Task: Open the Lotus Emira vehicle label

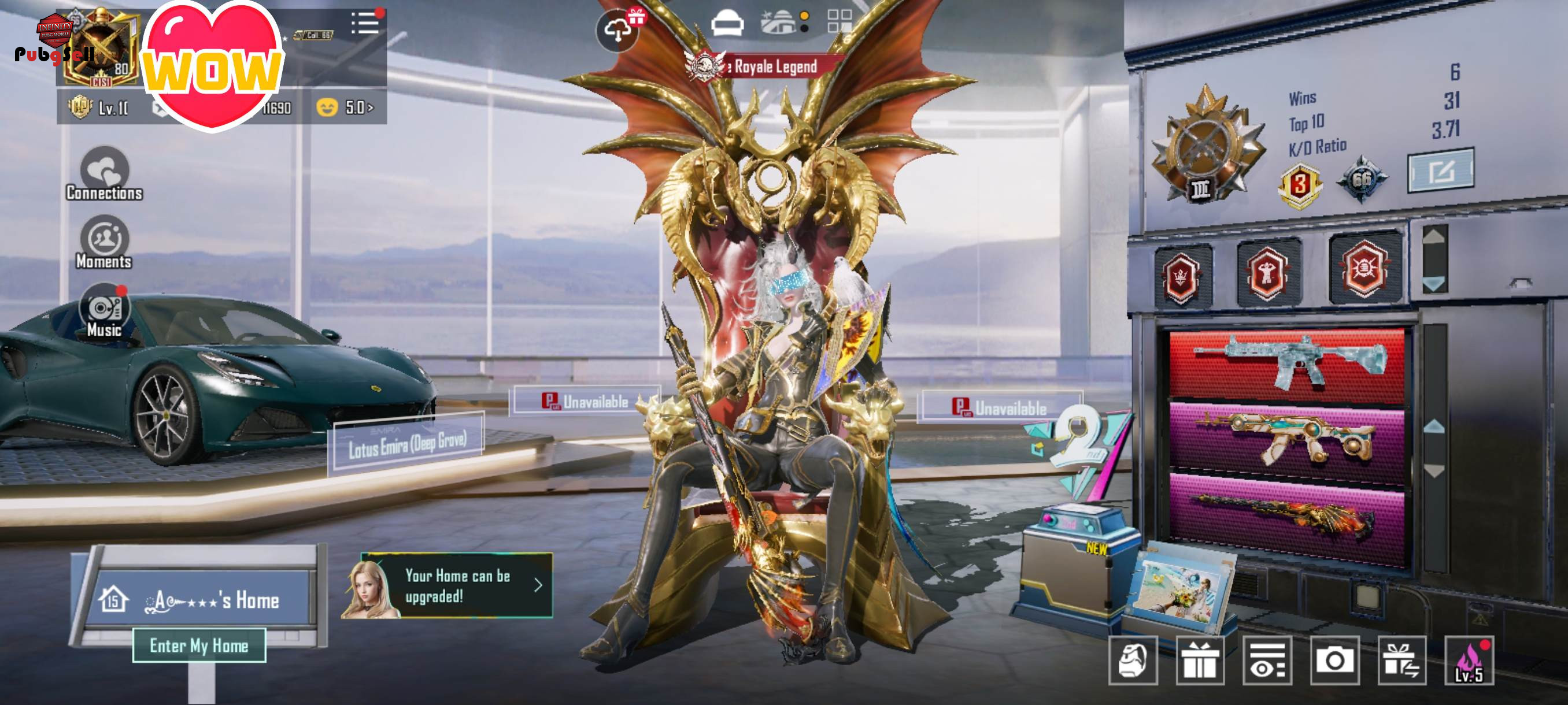Action: [x=406, y=443]
